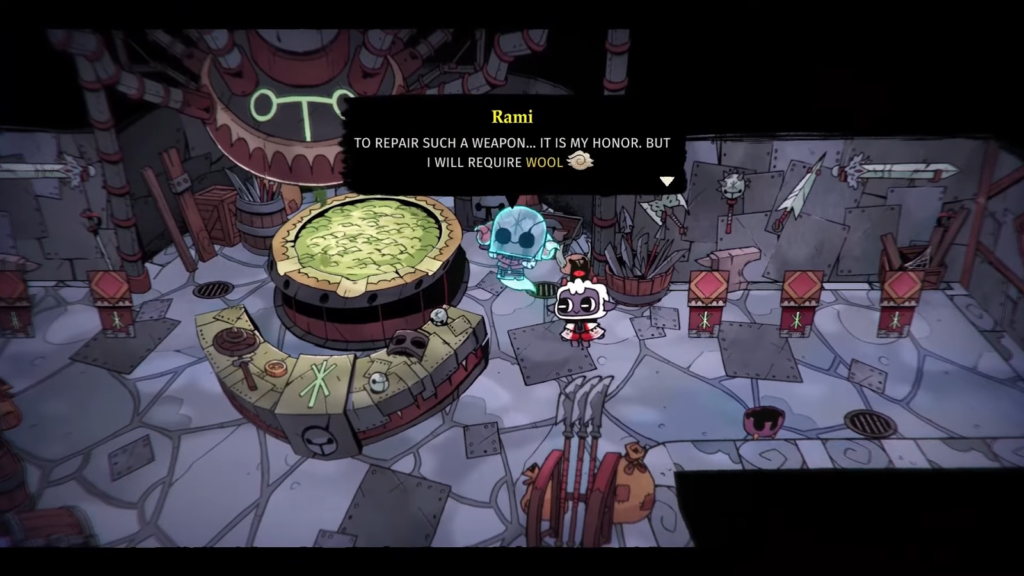
Task: Advance Rami's dialogue with the white arrow
Action: pos(667,181)
